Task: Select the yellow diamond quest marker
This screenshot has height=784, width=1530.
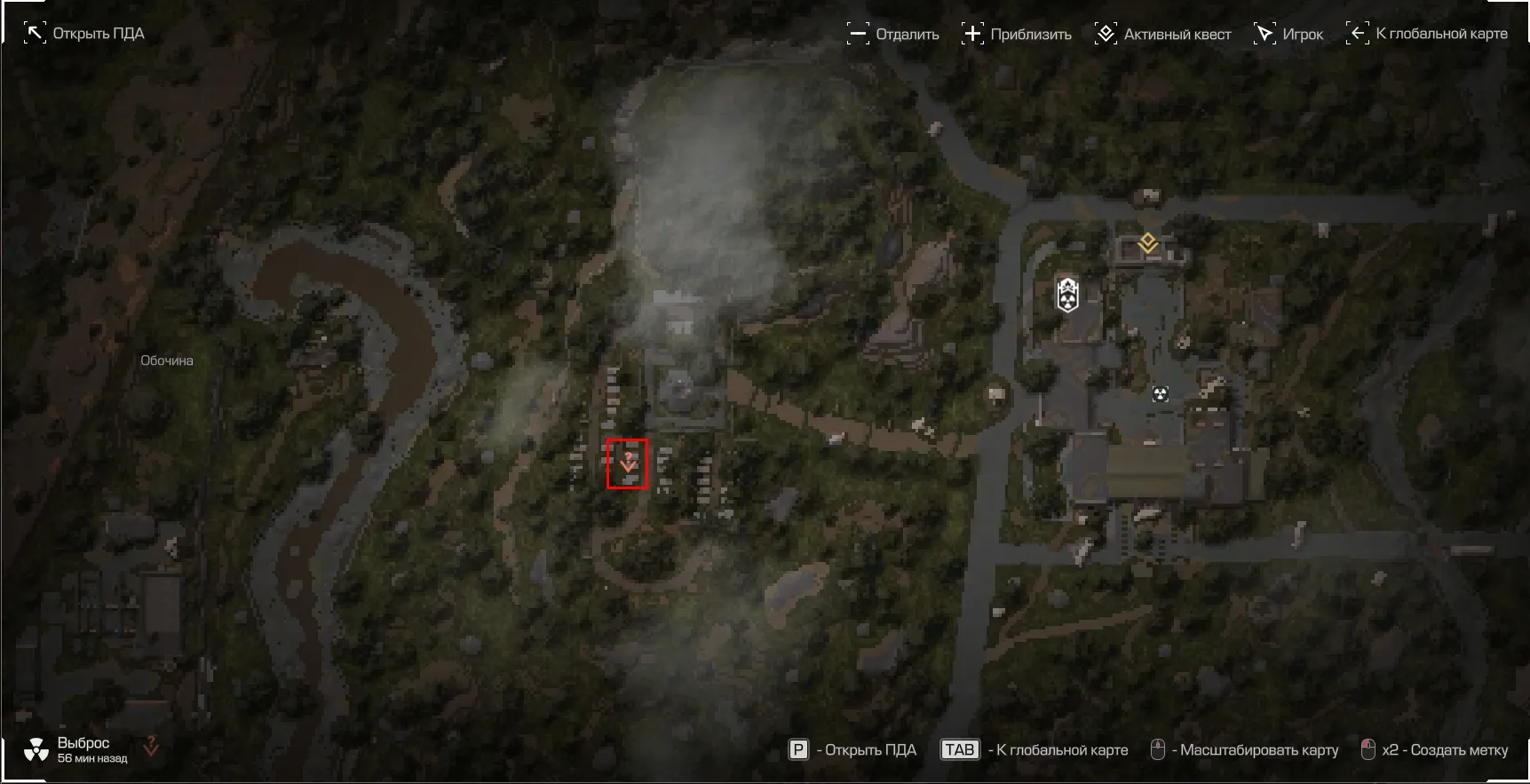Action: tap(1148, 242)
